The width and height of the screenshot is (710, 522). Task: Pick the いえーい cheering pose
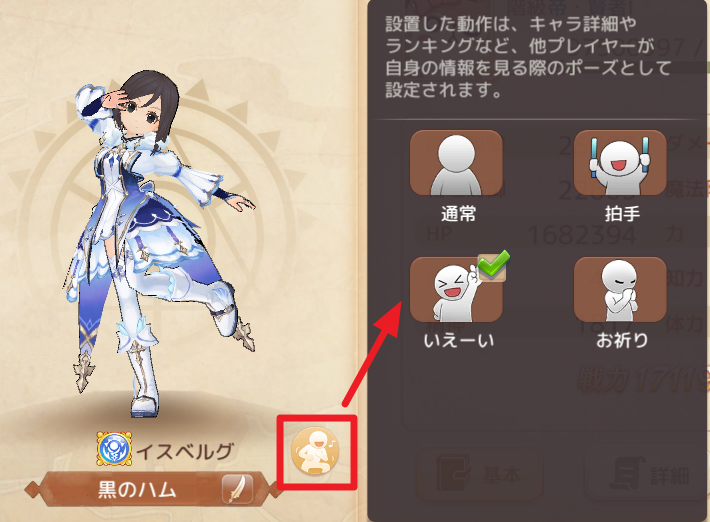pos(457,290)
